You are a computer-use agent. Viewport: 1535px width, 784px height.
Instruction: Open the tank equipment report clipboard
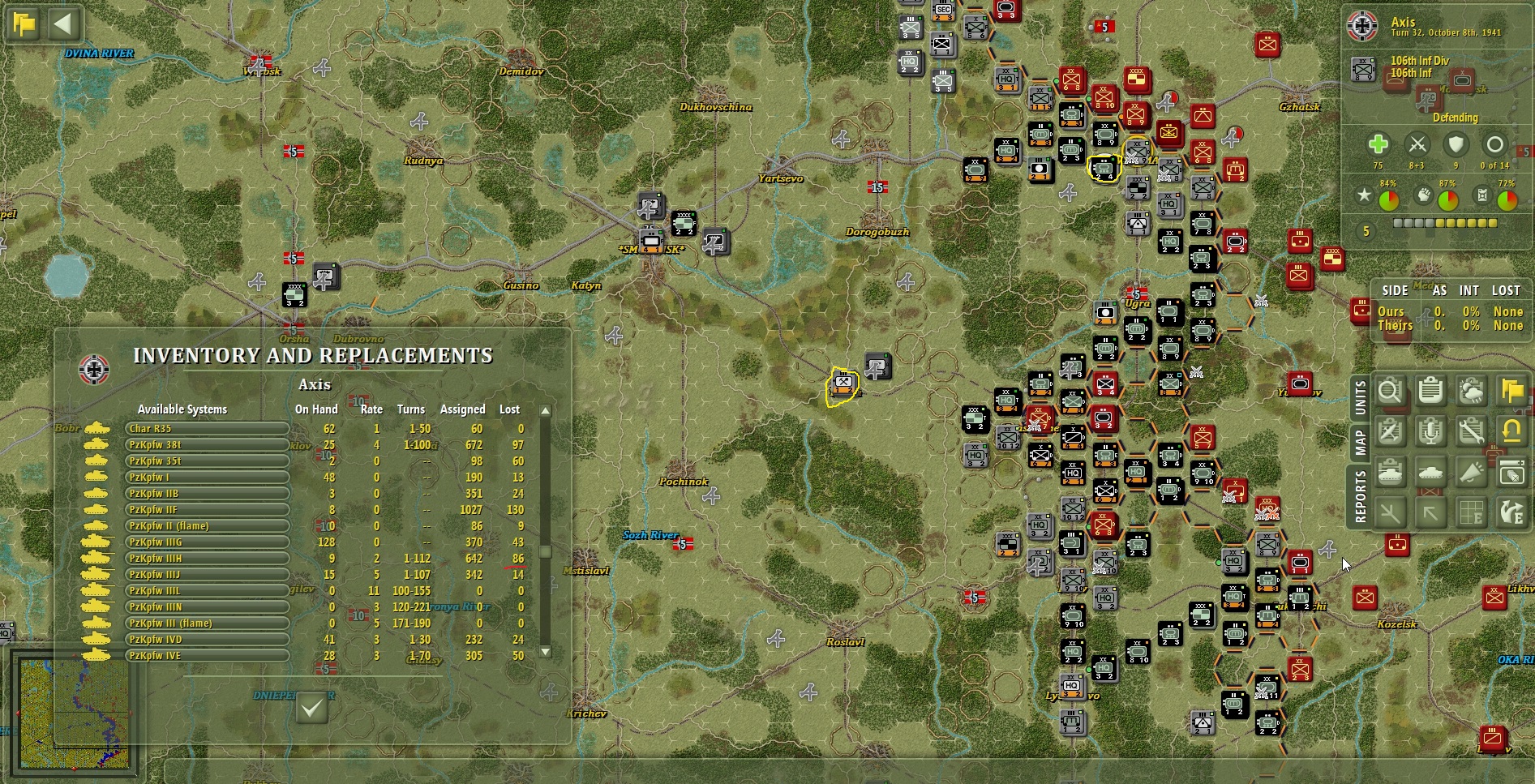[x=1390, y=472]
